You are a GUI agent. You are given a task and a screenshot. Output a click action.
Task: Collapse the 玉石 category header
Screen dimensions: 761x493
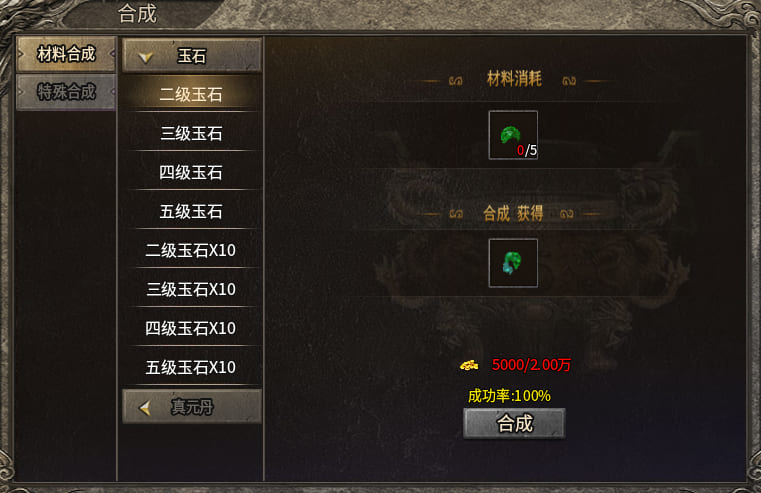(x=191, y=56)
